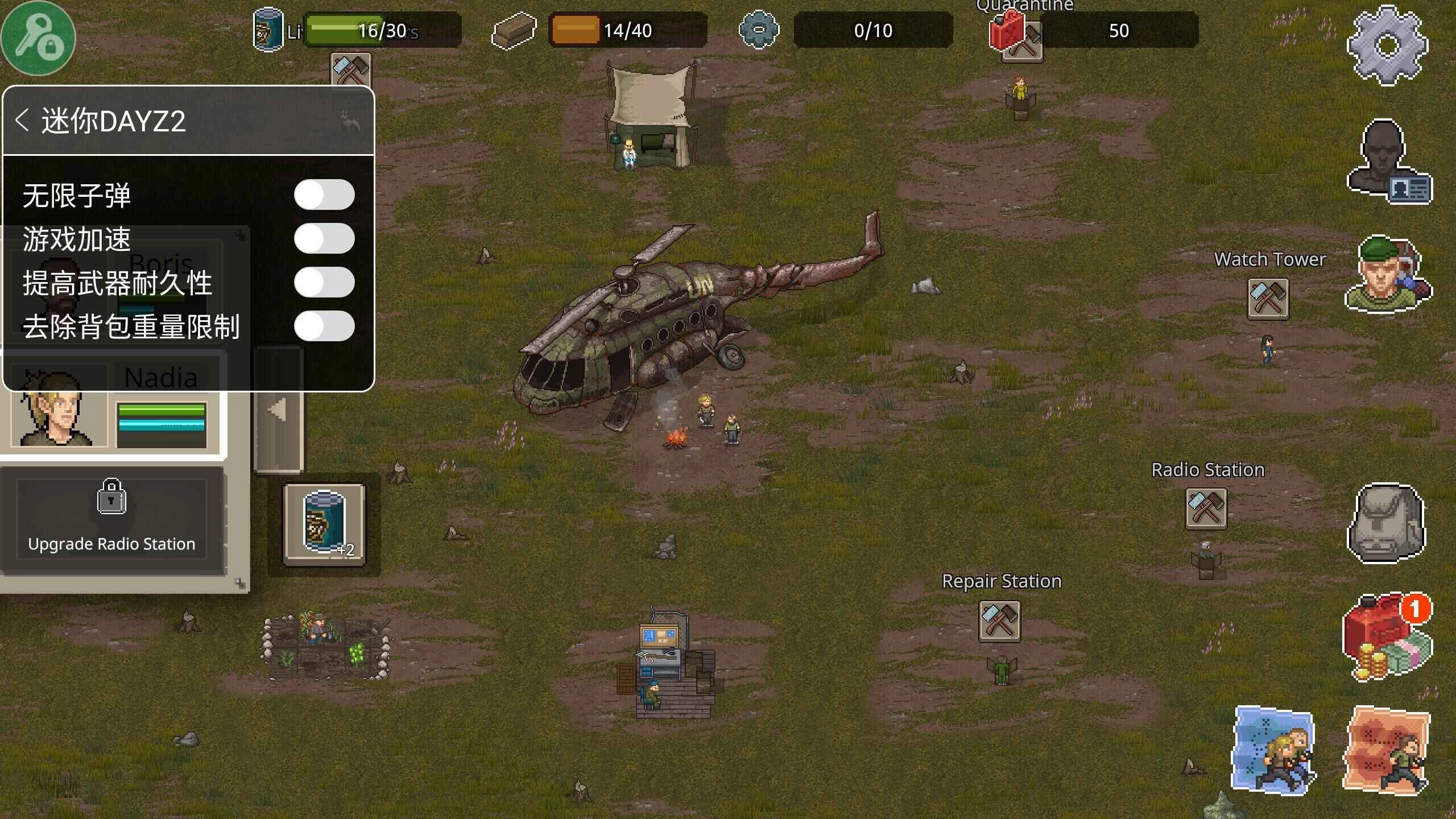
Task: Toggle 去除背包重量限制 on
Action: [325, 326]
